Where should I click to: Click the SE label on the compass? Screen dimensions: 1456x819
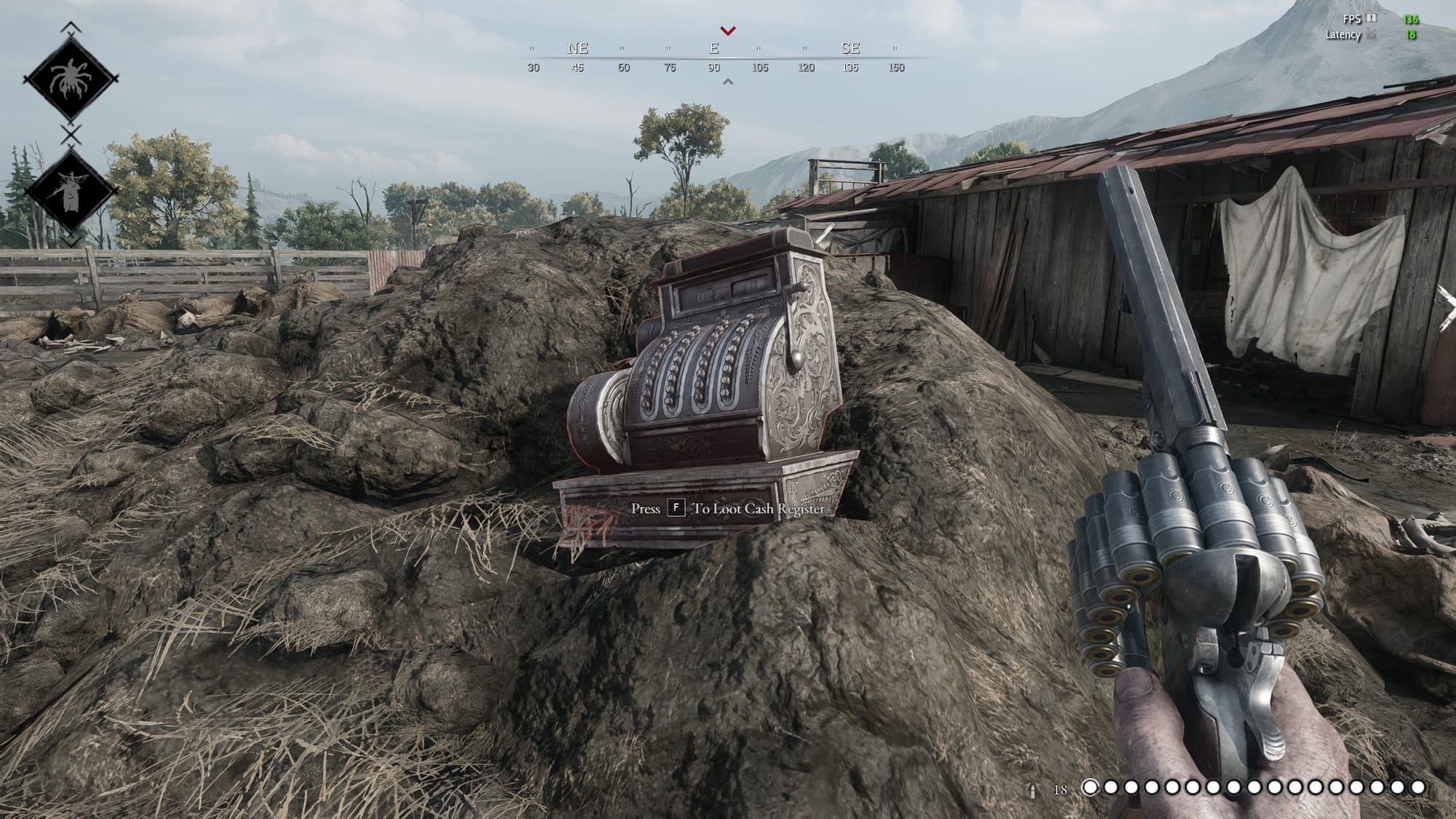pyautogui.click(x=850, y=48)
